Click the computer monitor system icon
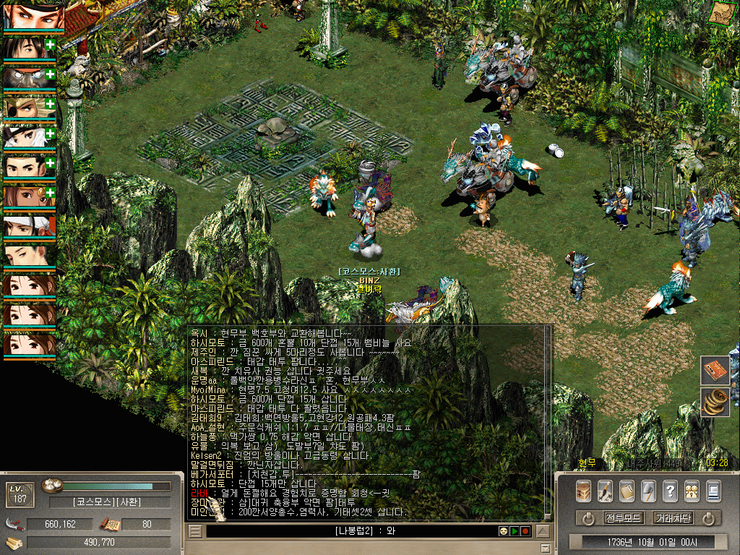 tap(713, 490)
